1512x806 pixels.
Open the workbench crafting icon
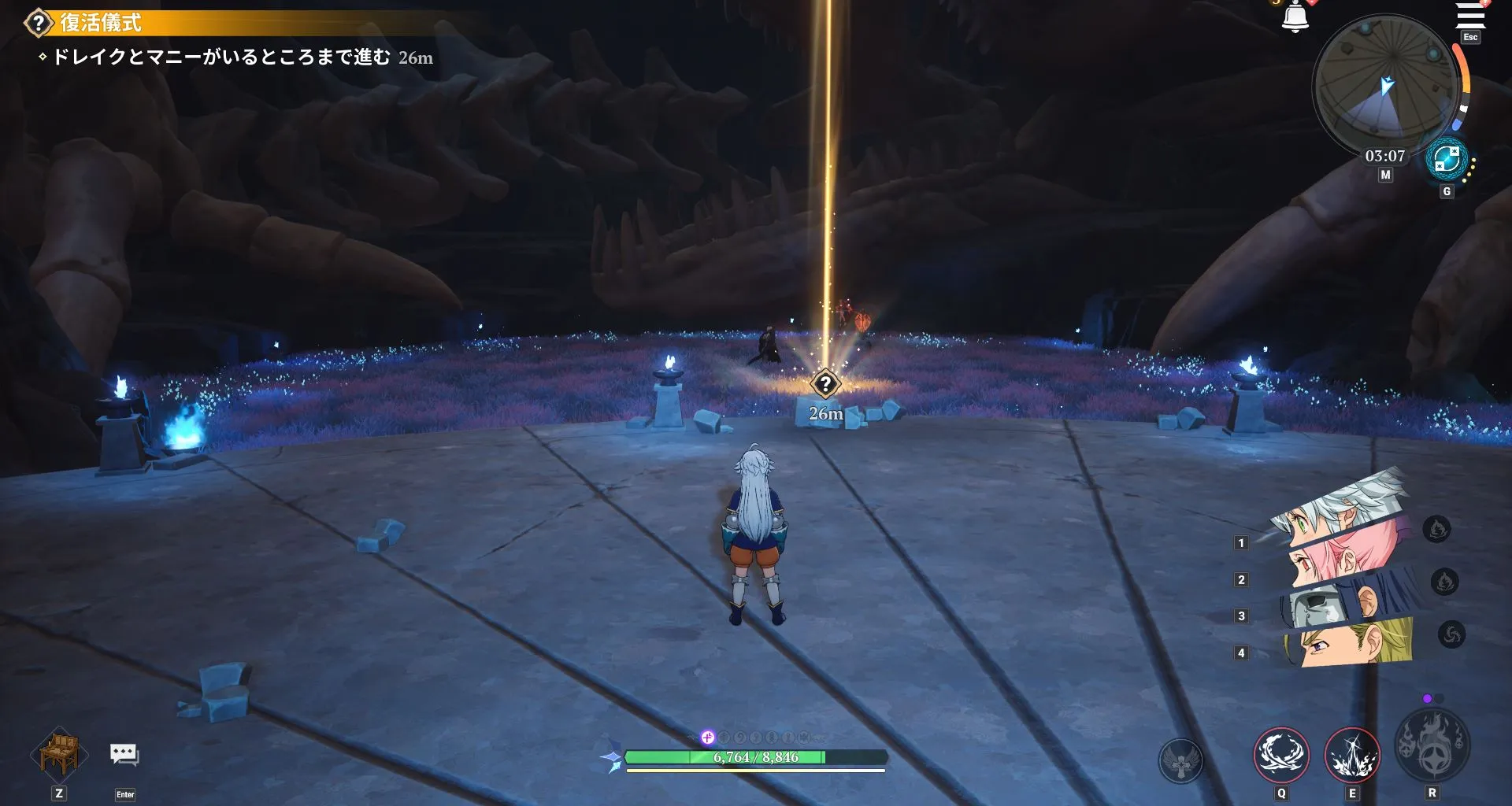59,754
